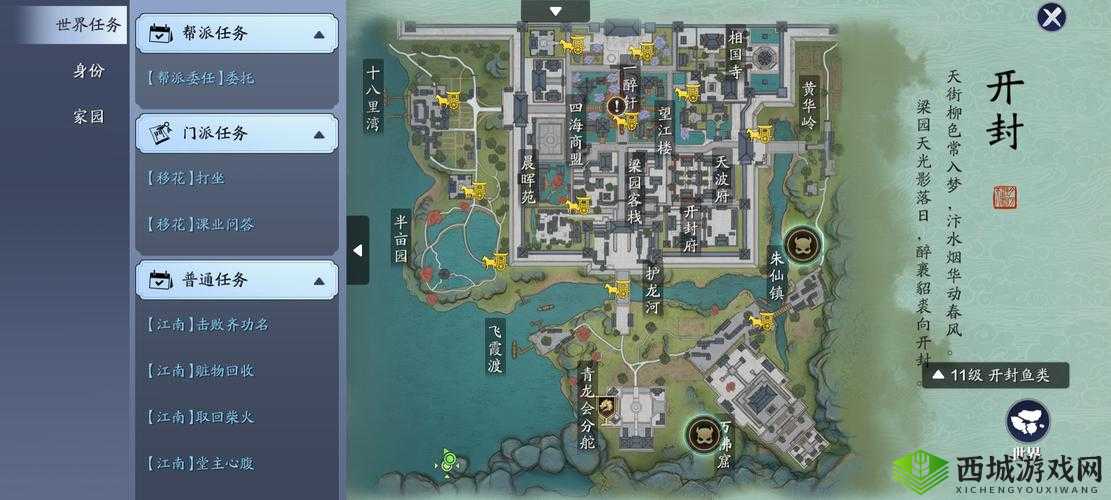Open the 身份 tab
Image resolution: width=1111 pixels, height=500 pixels.
click(88, 71)
